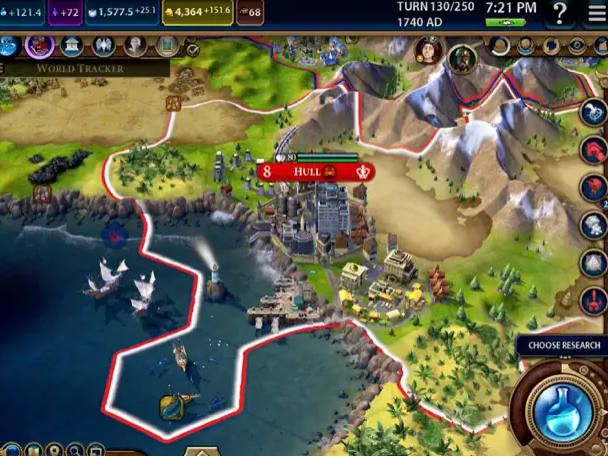Open the religion winged icon
This screenshot has height=456, width=608.
click(104, 46)
